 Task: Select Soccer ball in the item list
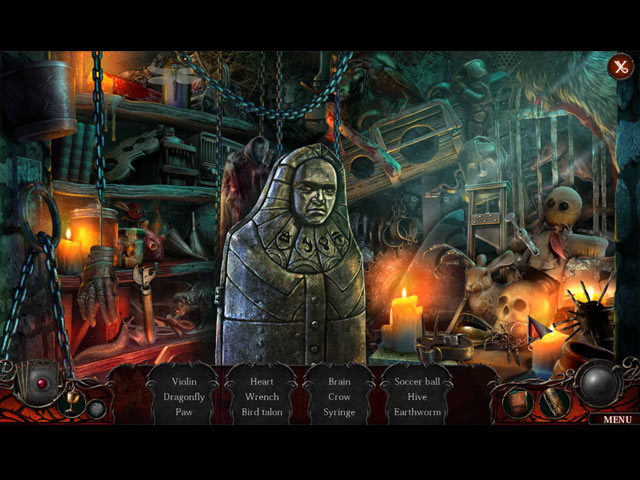click(x=417, y=381)
